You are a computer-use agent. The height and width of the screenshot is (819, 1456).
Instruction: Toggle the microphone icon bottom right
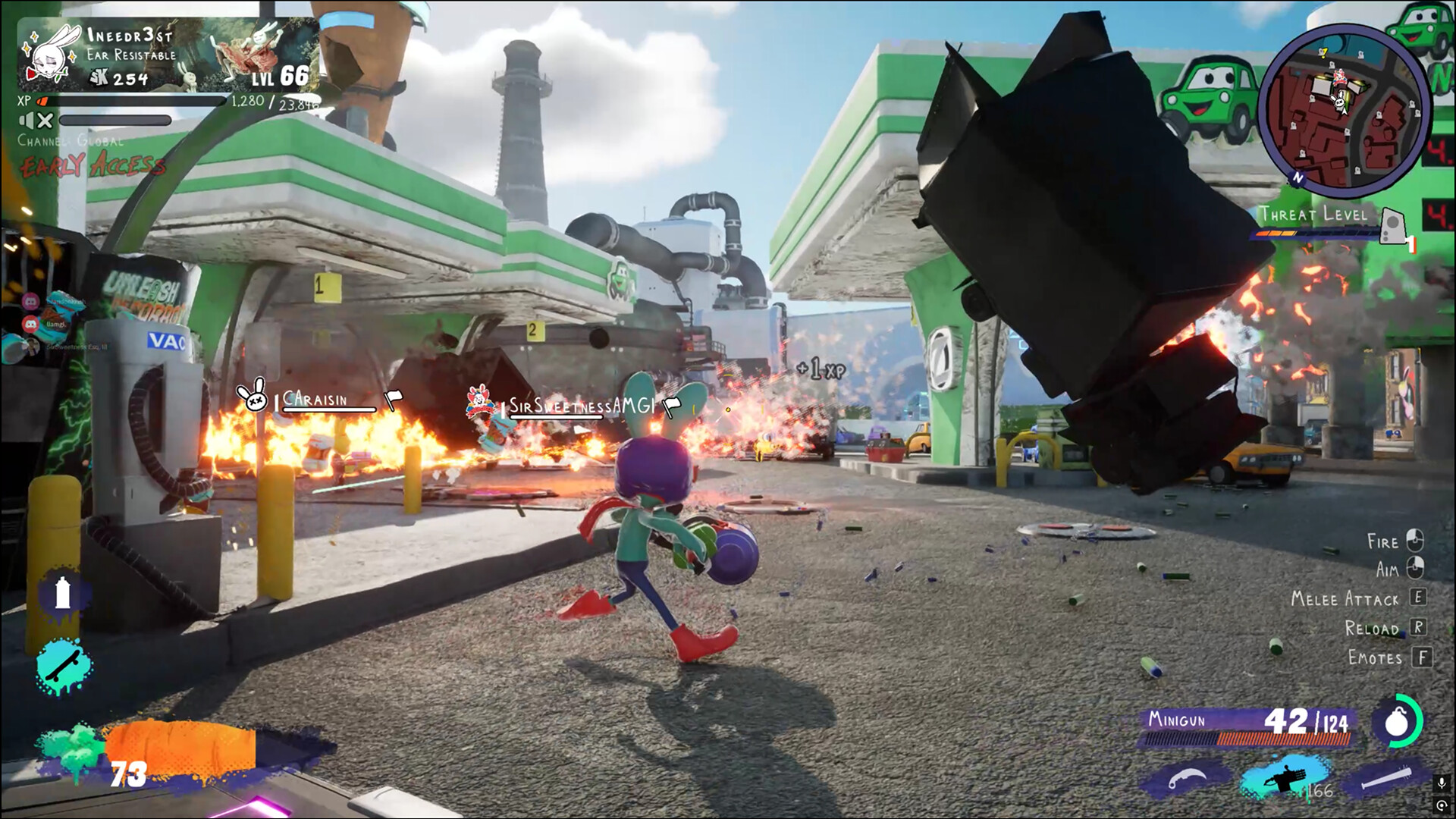click(x=1442, y=783)
